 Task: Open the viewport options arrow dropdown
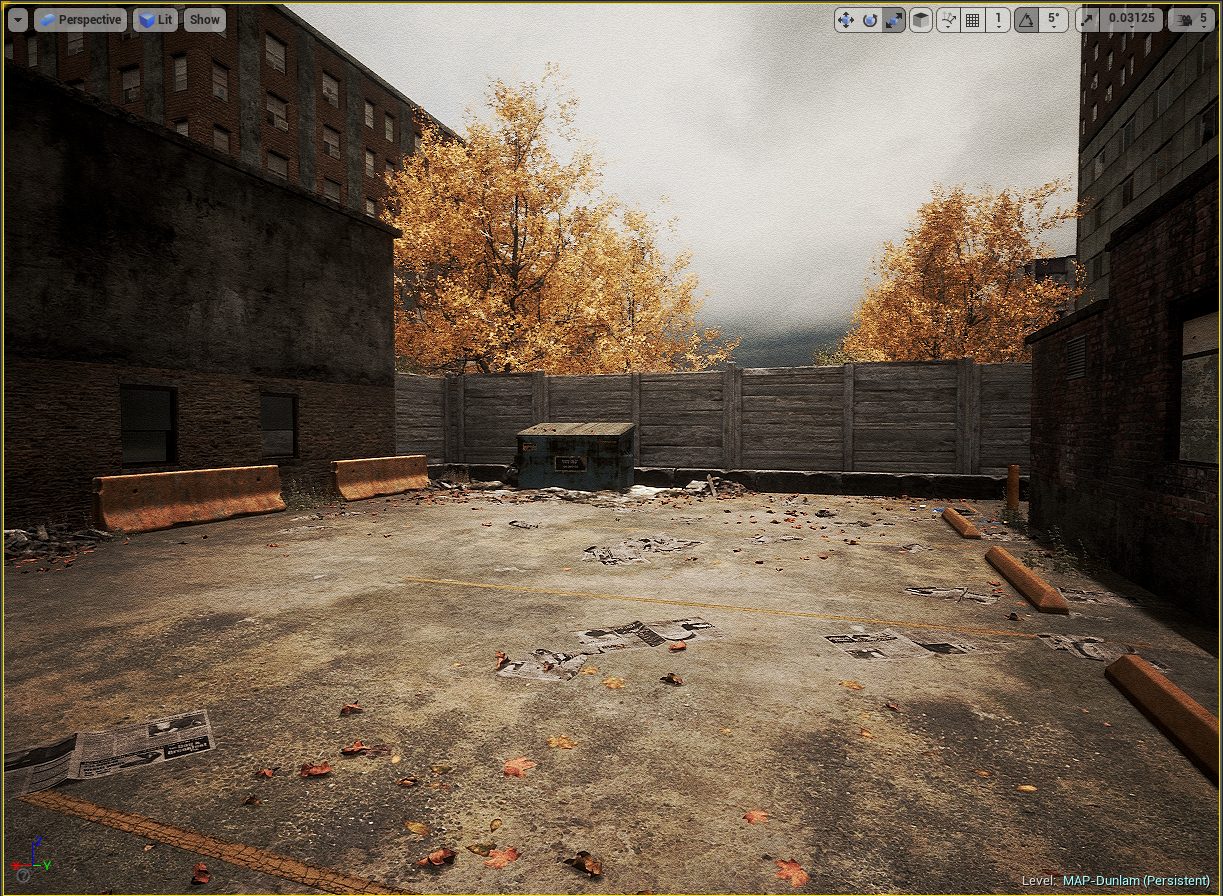click(18, 19)
